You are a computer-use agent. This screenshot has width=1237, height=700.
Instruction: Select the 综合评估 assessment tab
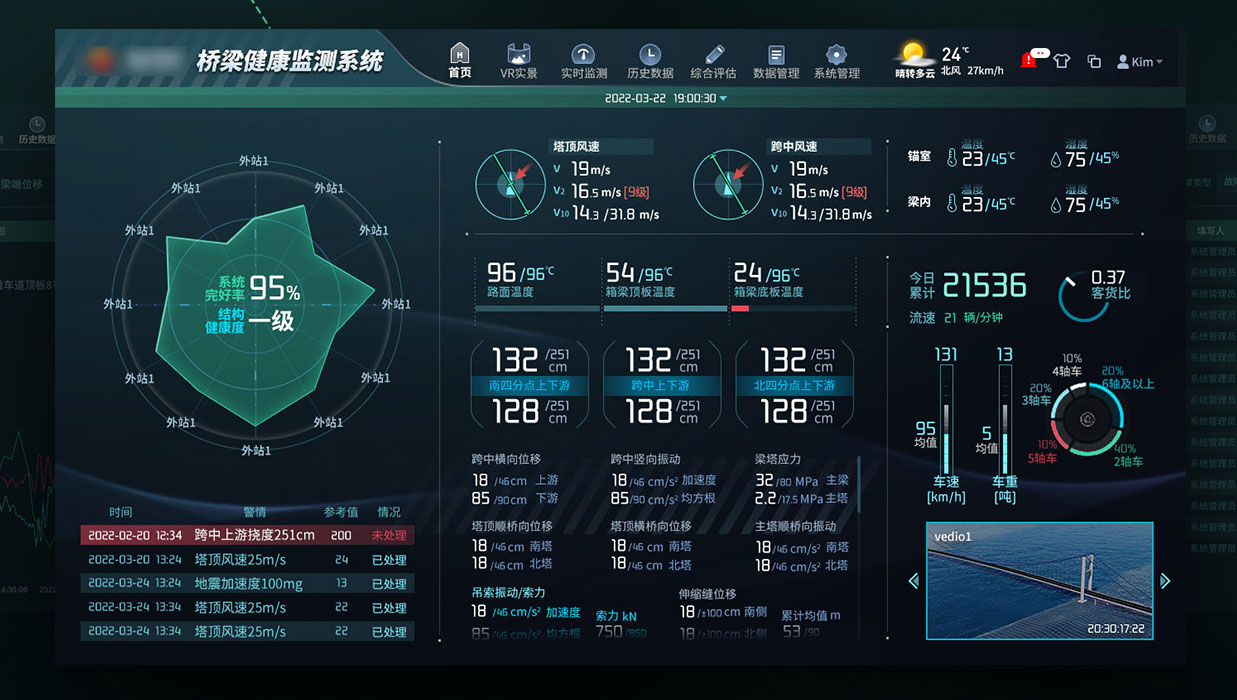tap(713, 60)
